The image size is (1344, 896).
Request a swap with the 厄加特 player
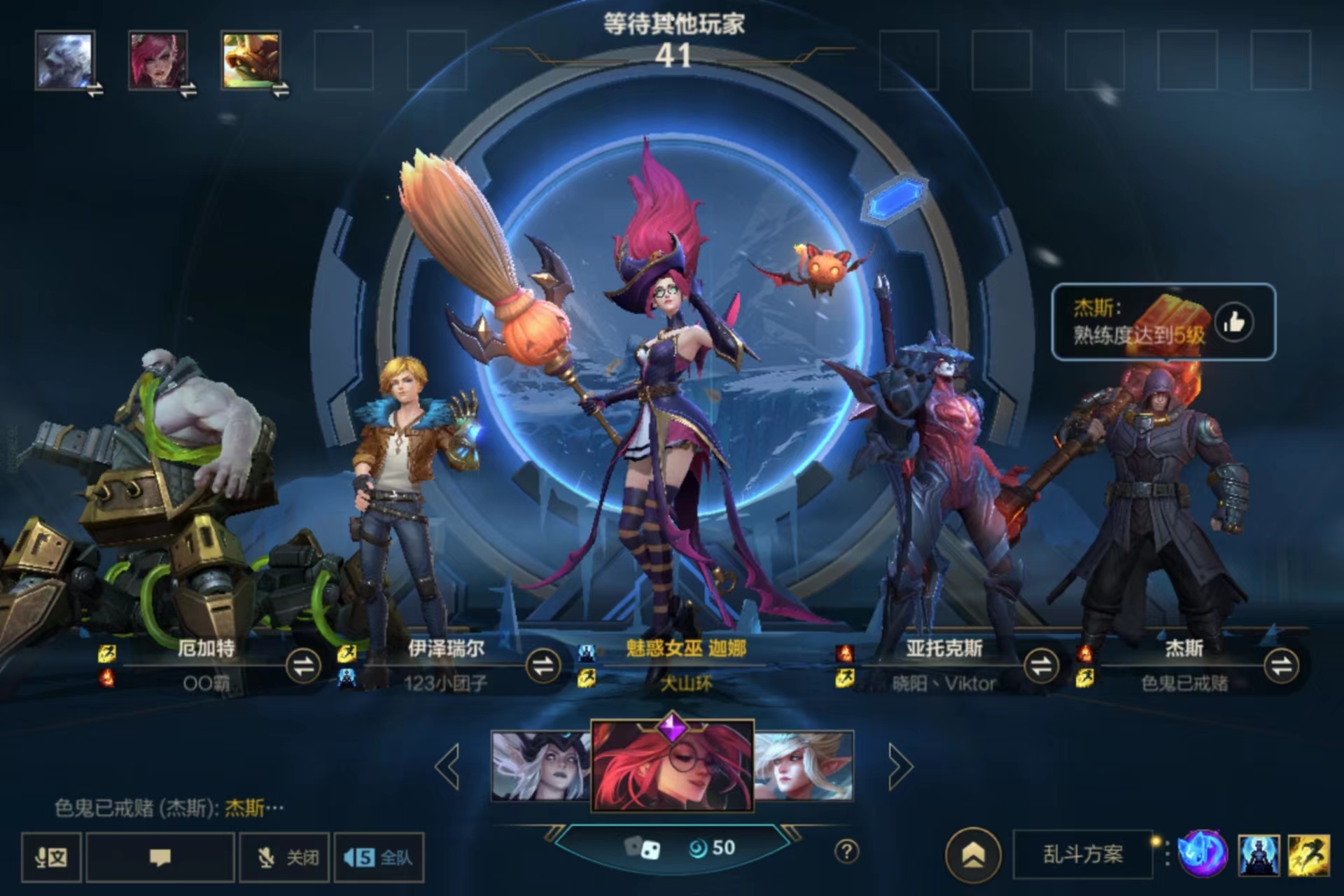point(304,666)
